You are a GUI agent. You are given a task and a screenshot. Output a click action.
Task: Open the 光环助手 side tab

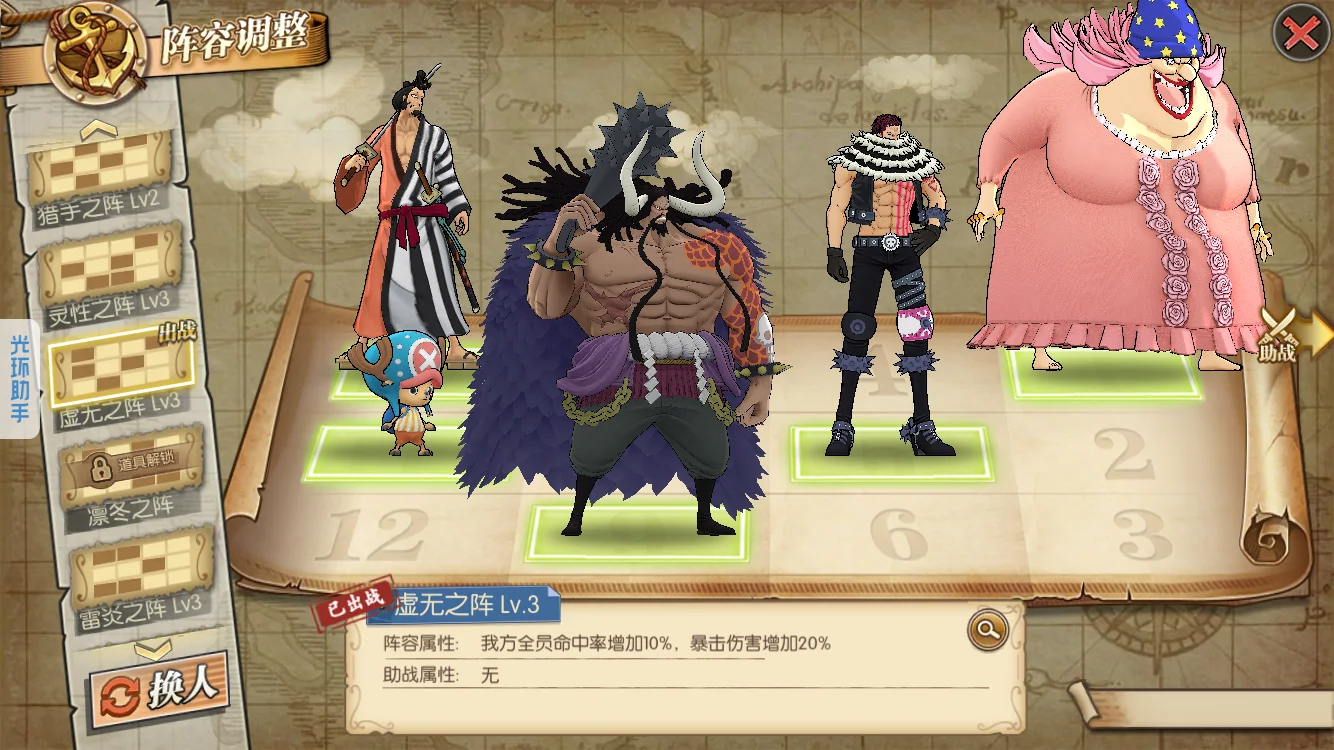[19, 380]
